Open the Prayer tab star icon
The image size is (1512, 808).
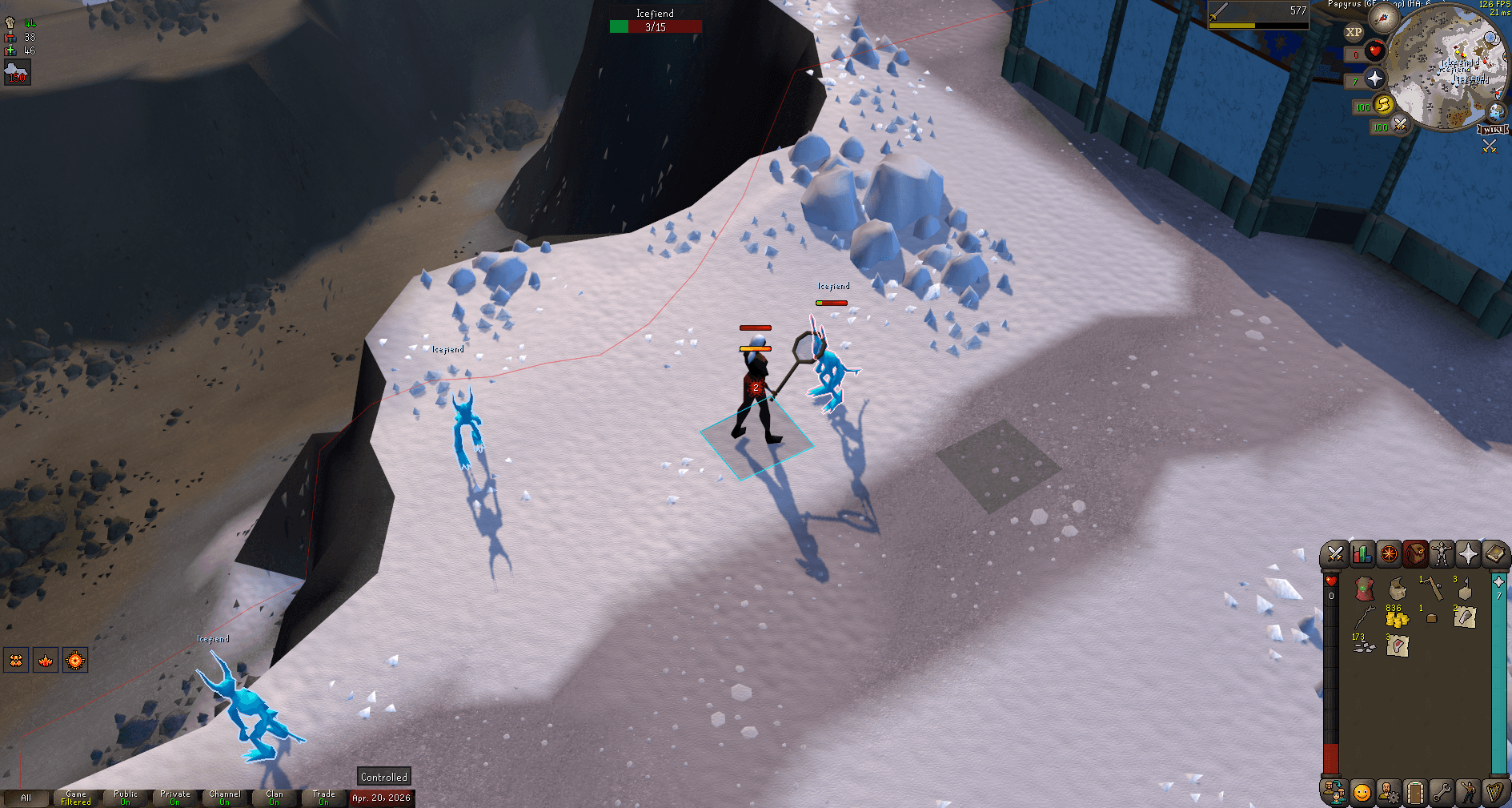[1467, 553]
